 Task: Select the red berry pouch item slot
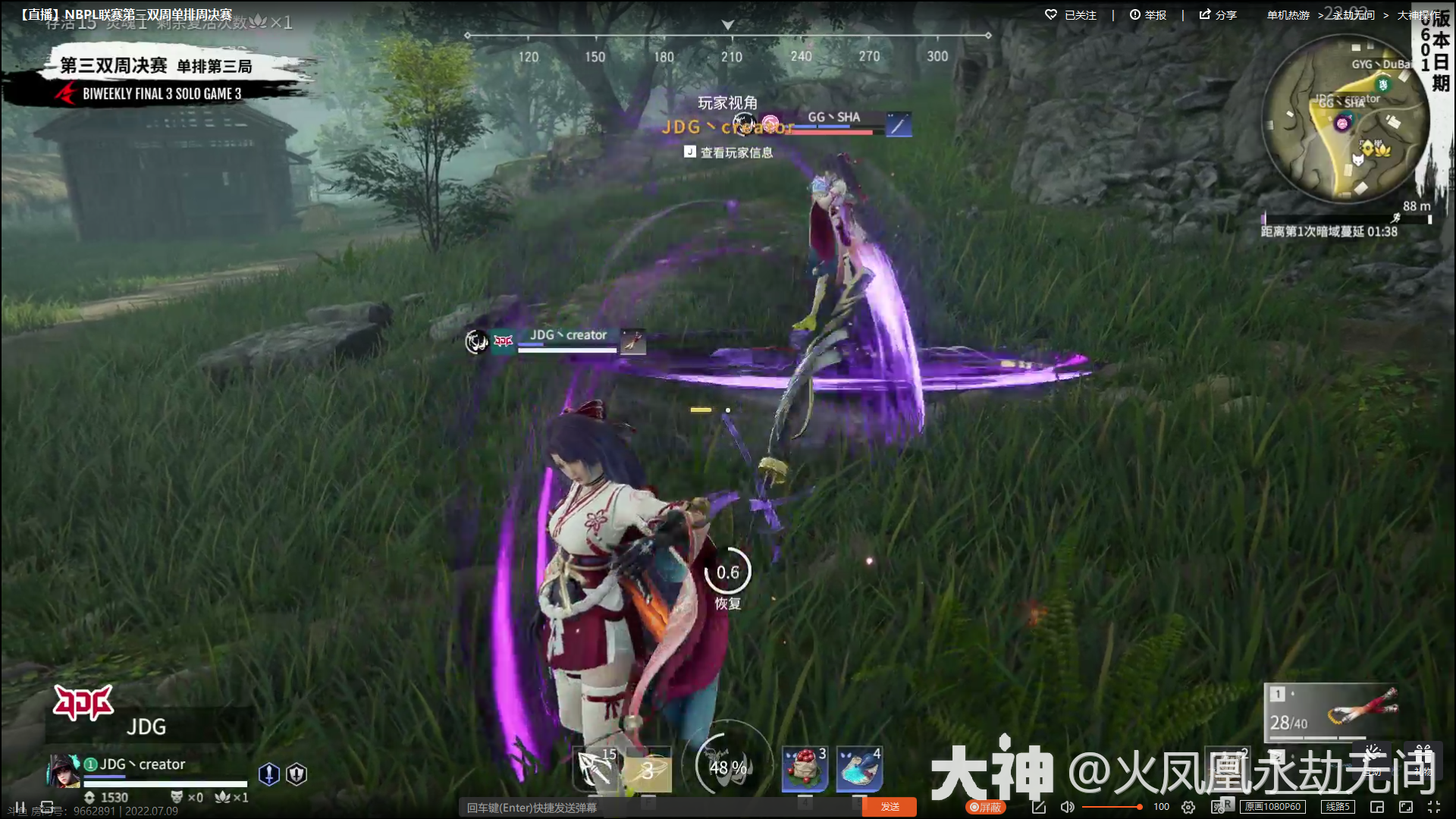pos(805,769)
